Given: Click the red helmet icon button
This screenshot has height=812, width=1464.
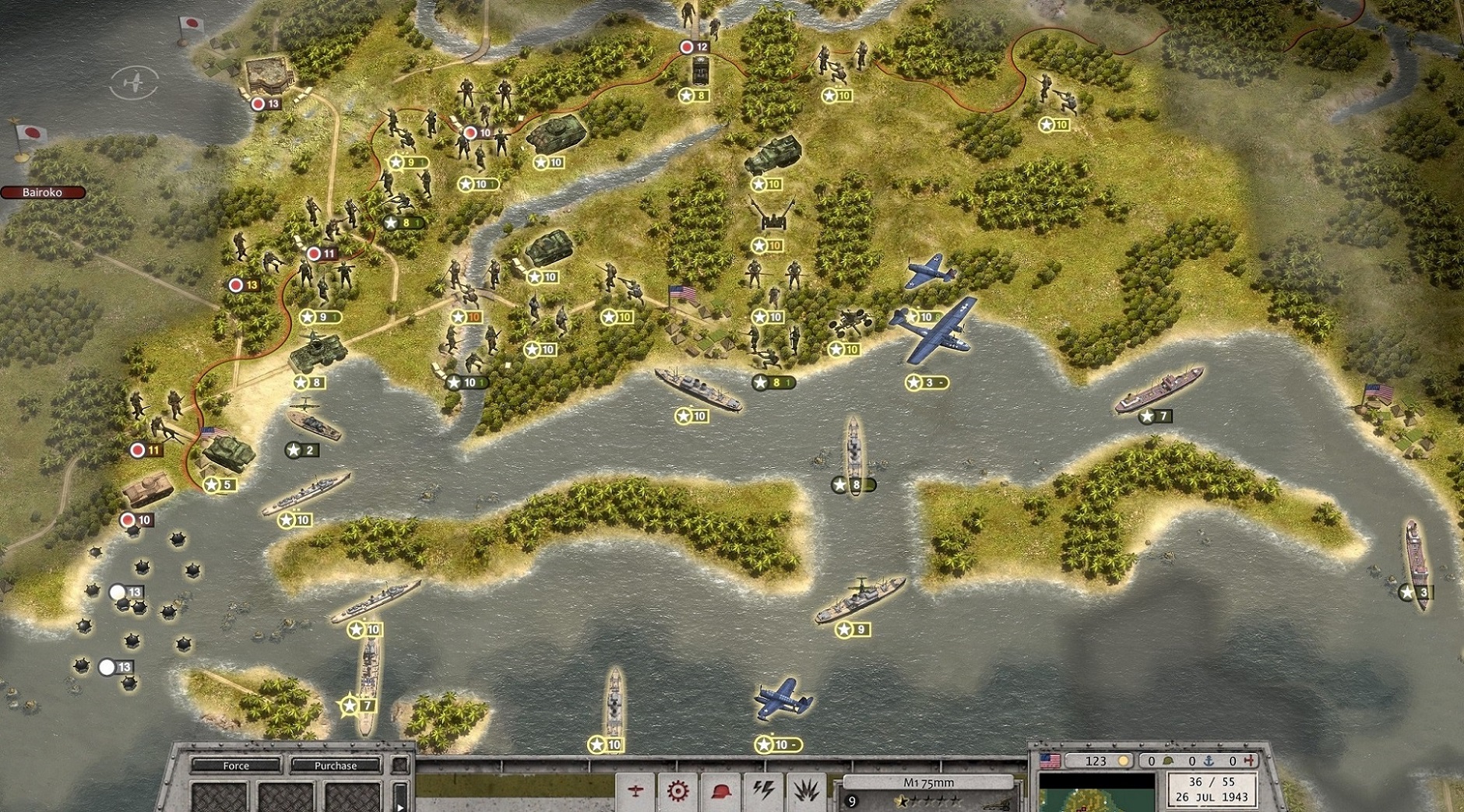Looking at the screenshot, I should point(721,792).
